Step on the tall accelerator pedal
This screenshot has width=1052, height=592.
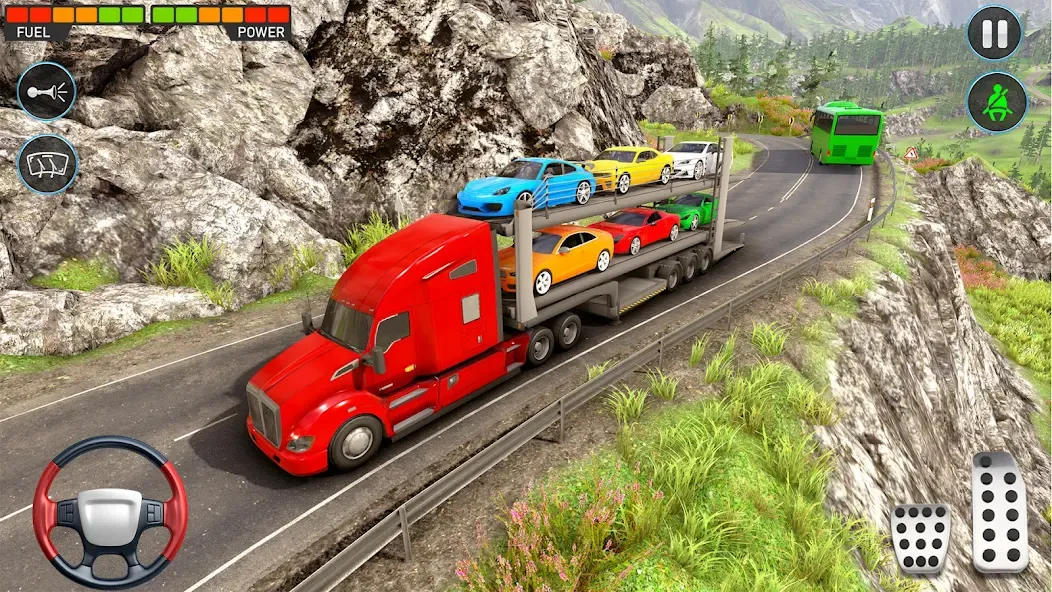pos(1000,512)
